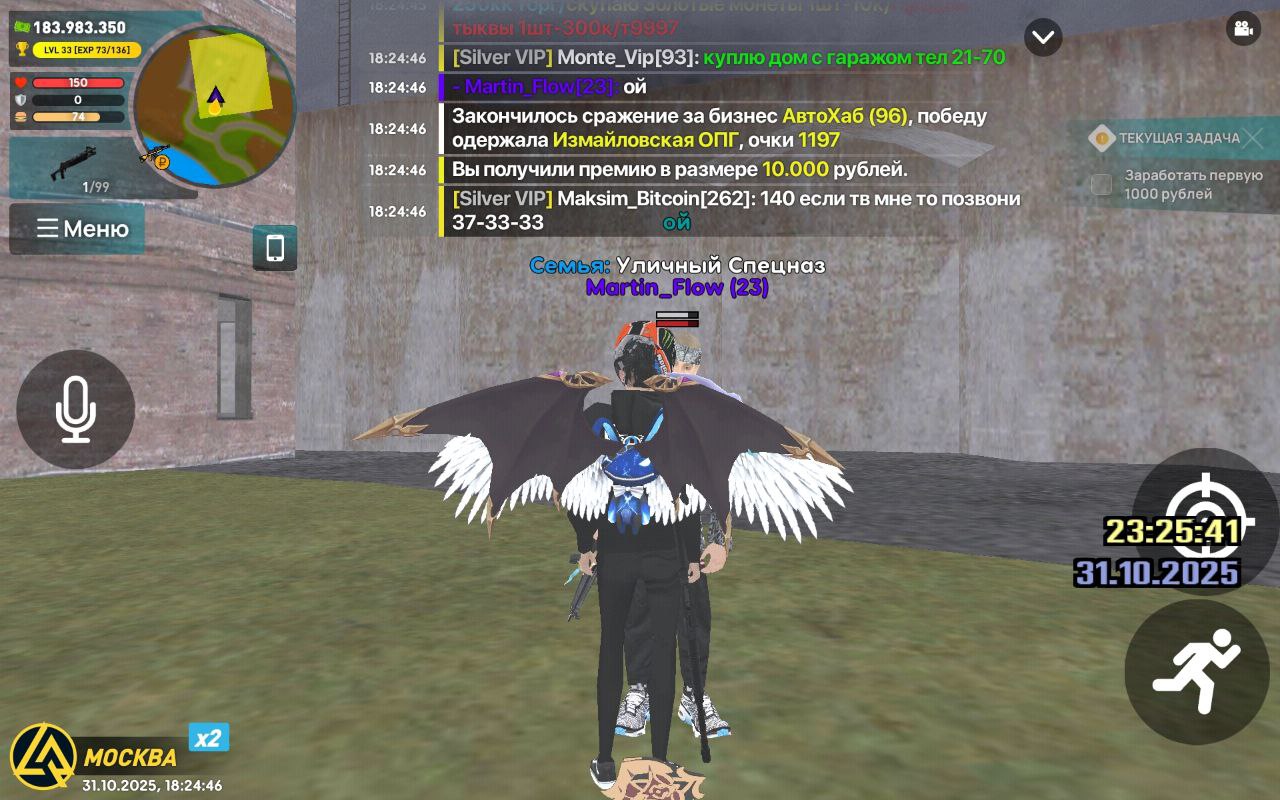Check off the 'Заработать первую 1000 рублей' task
This screenshot has width=1280, height=800.
tap(1101, 184)
